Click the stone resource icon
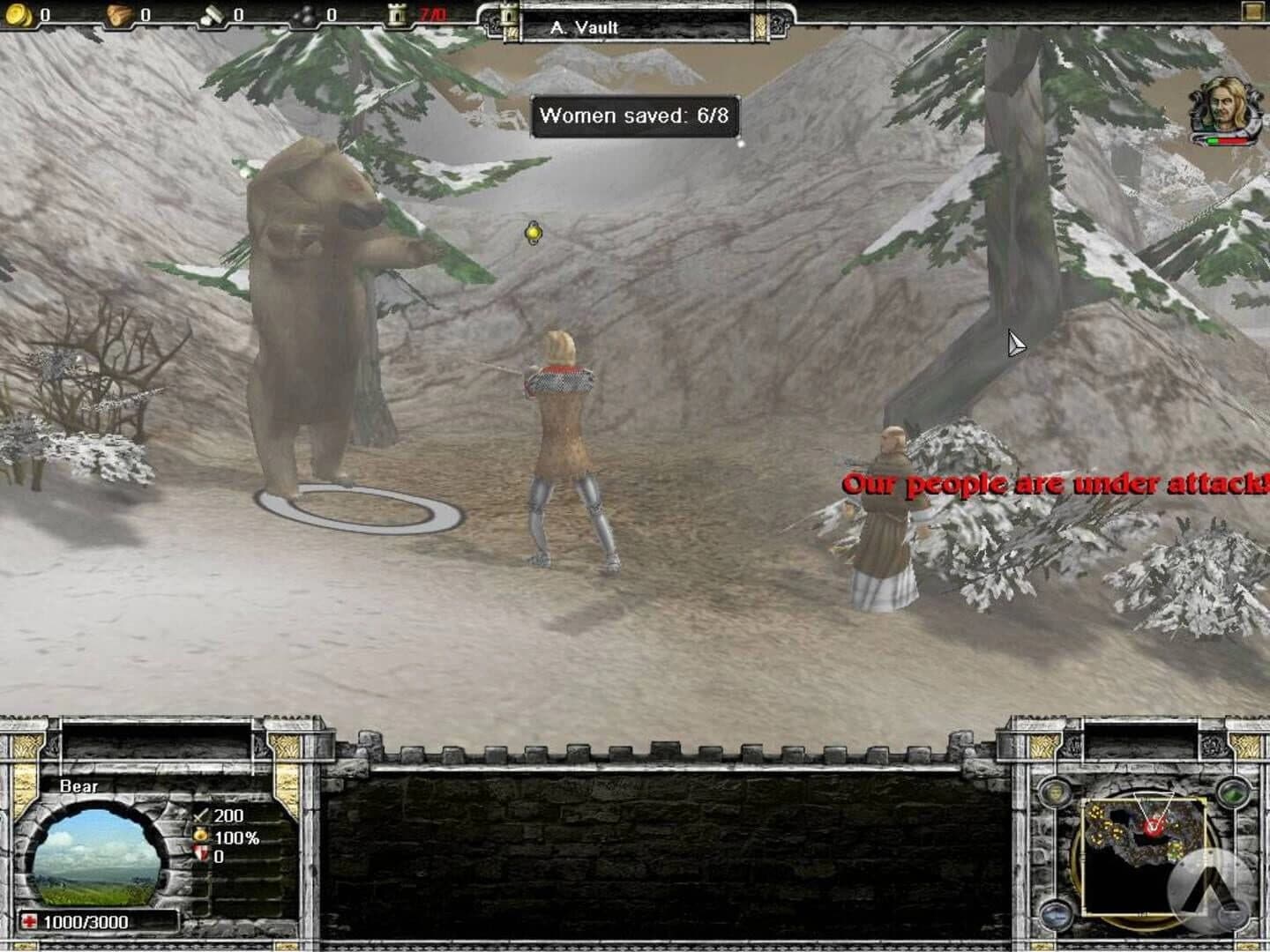This screenshot has height=952, width=1270. (212, 14)
